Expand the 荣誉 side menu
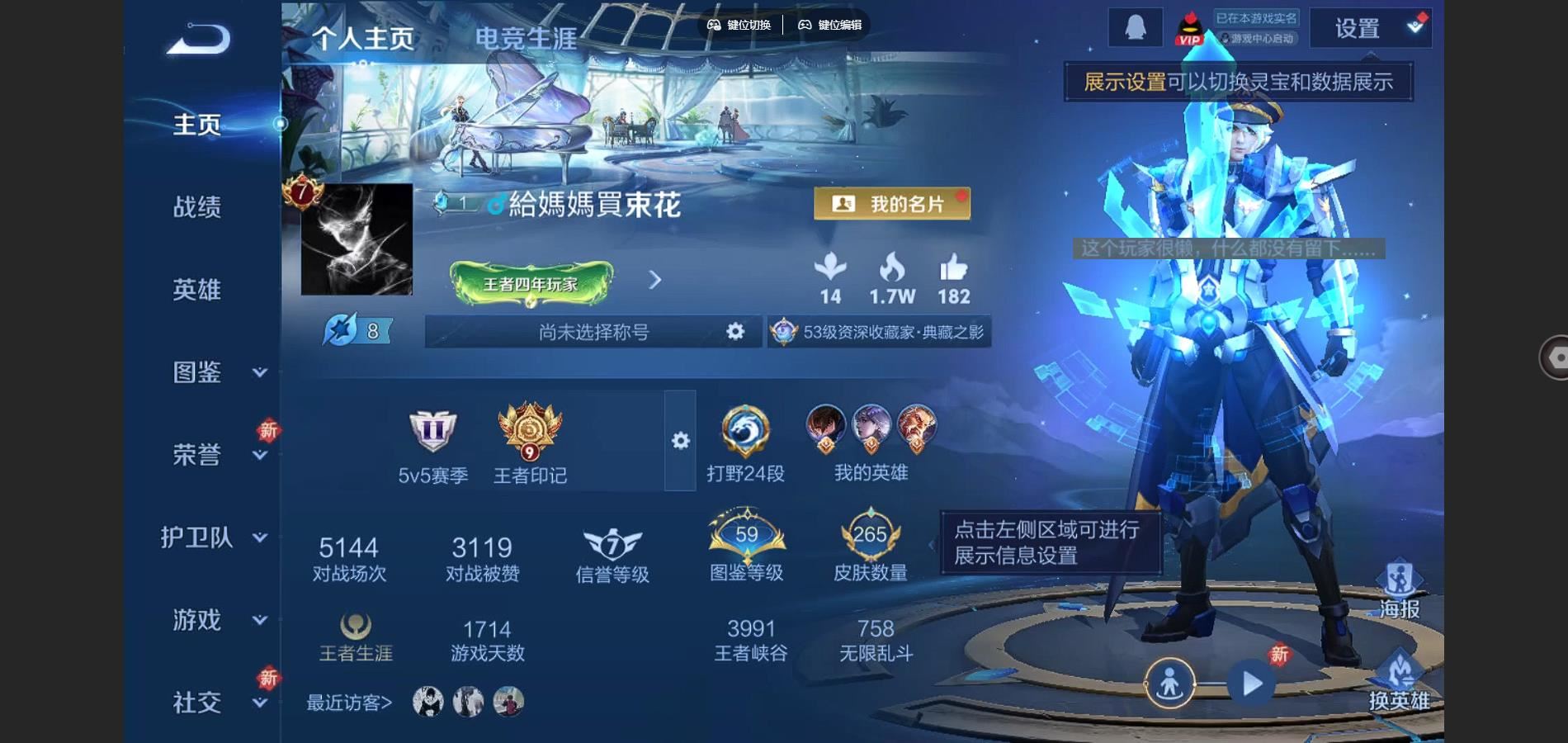The image size is (1568, 743). click(213, 455)
